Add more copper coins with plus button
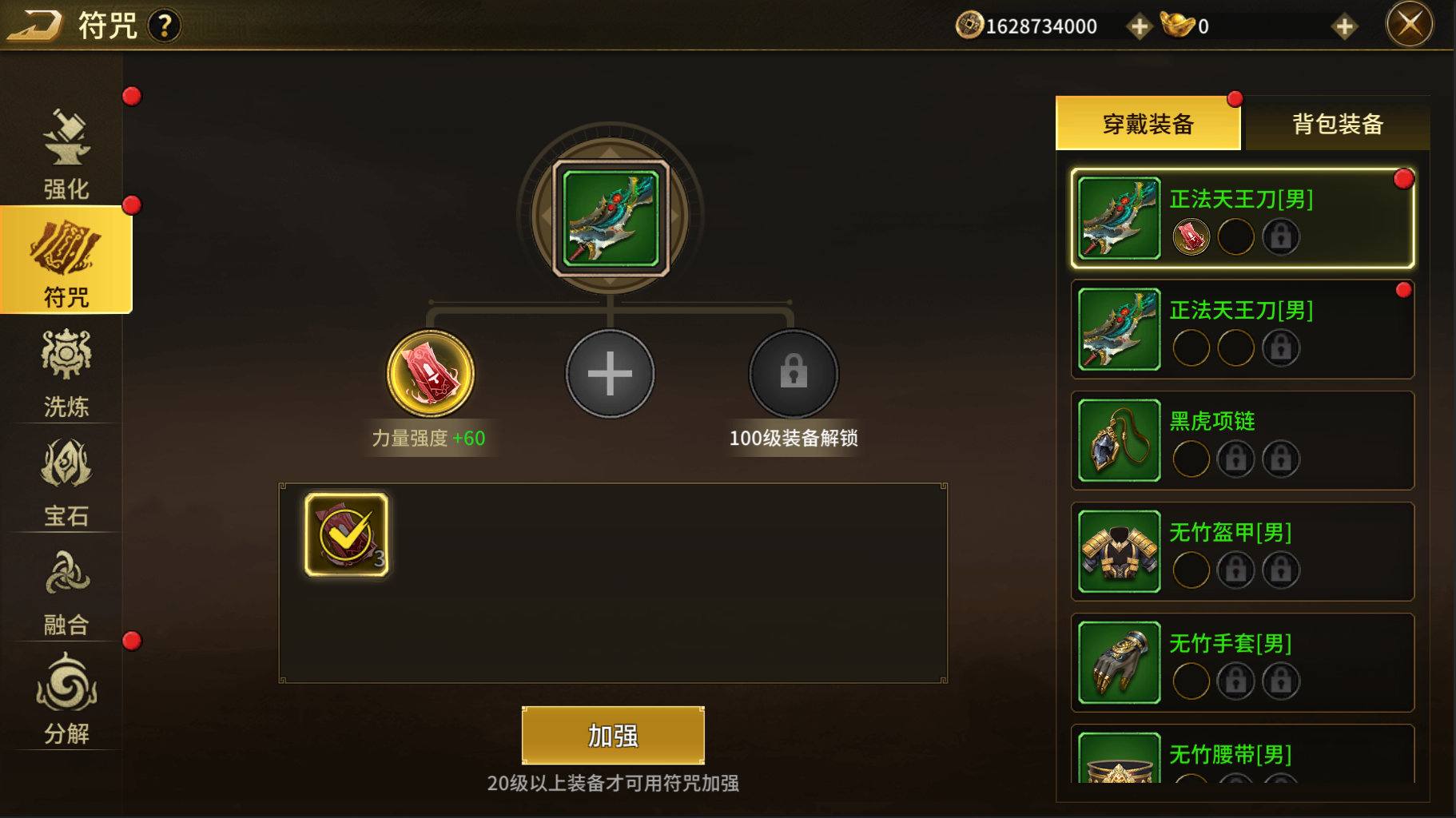1456x818 pixels. pyautogui.click(x=1139, y=26)
